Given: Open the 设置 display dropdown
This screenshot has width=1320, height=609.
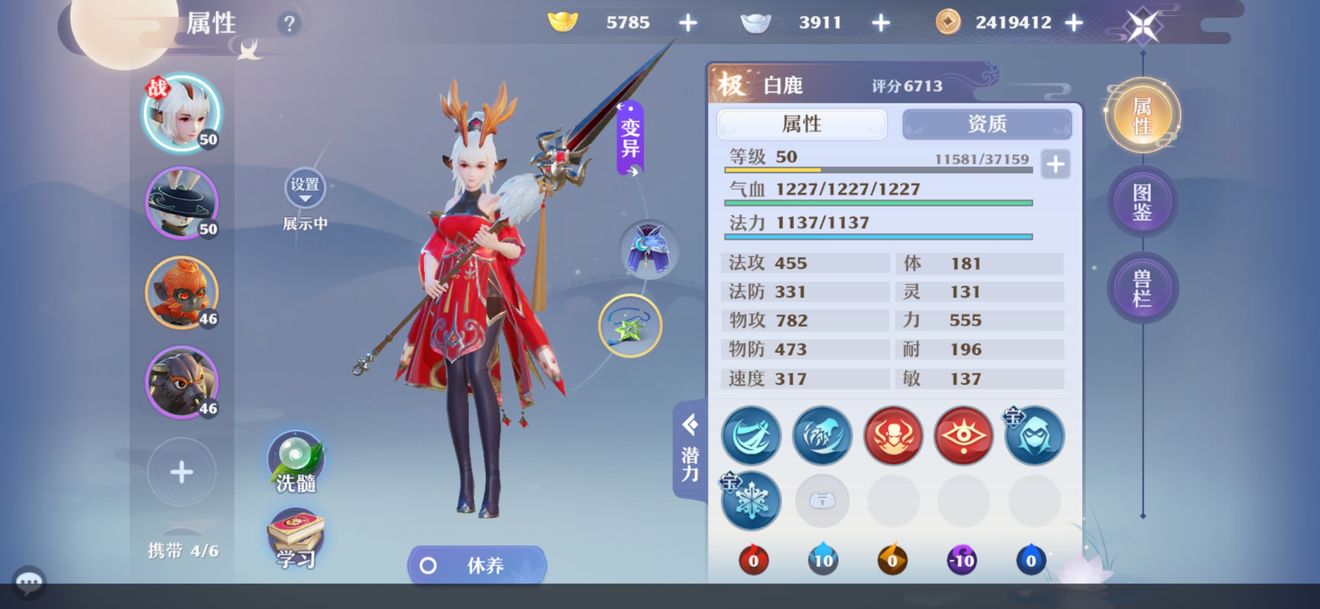Looking at the screenshot, I should [305, 188].
